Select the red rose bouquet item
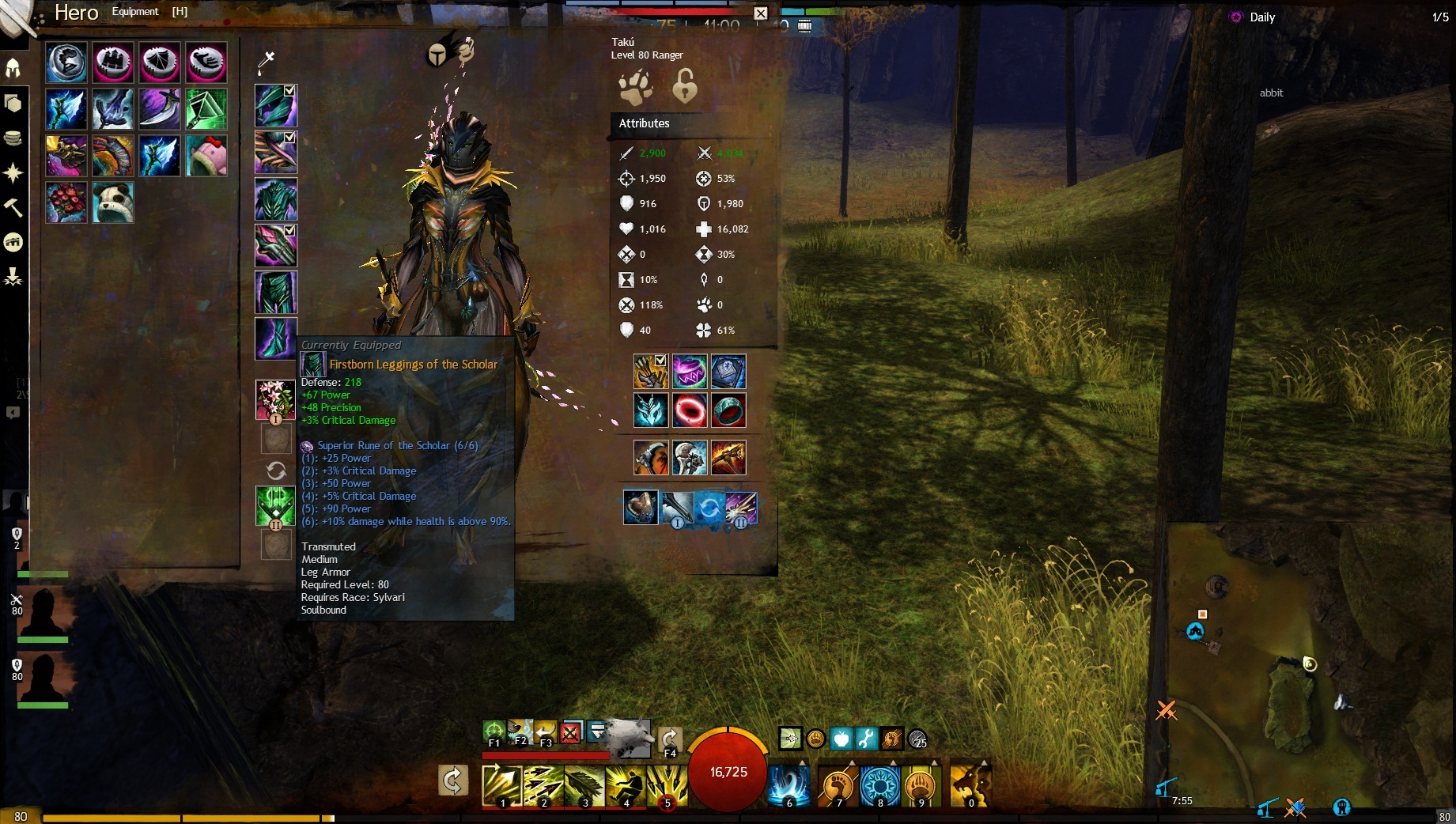1456x824 pixels. coord(66,202)
